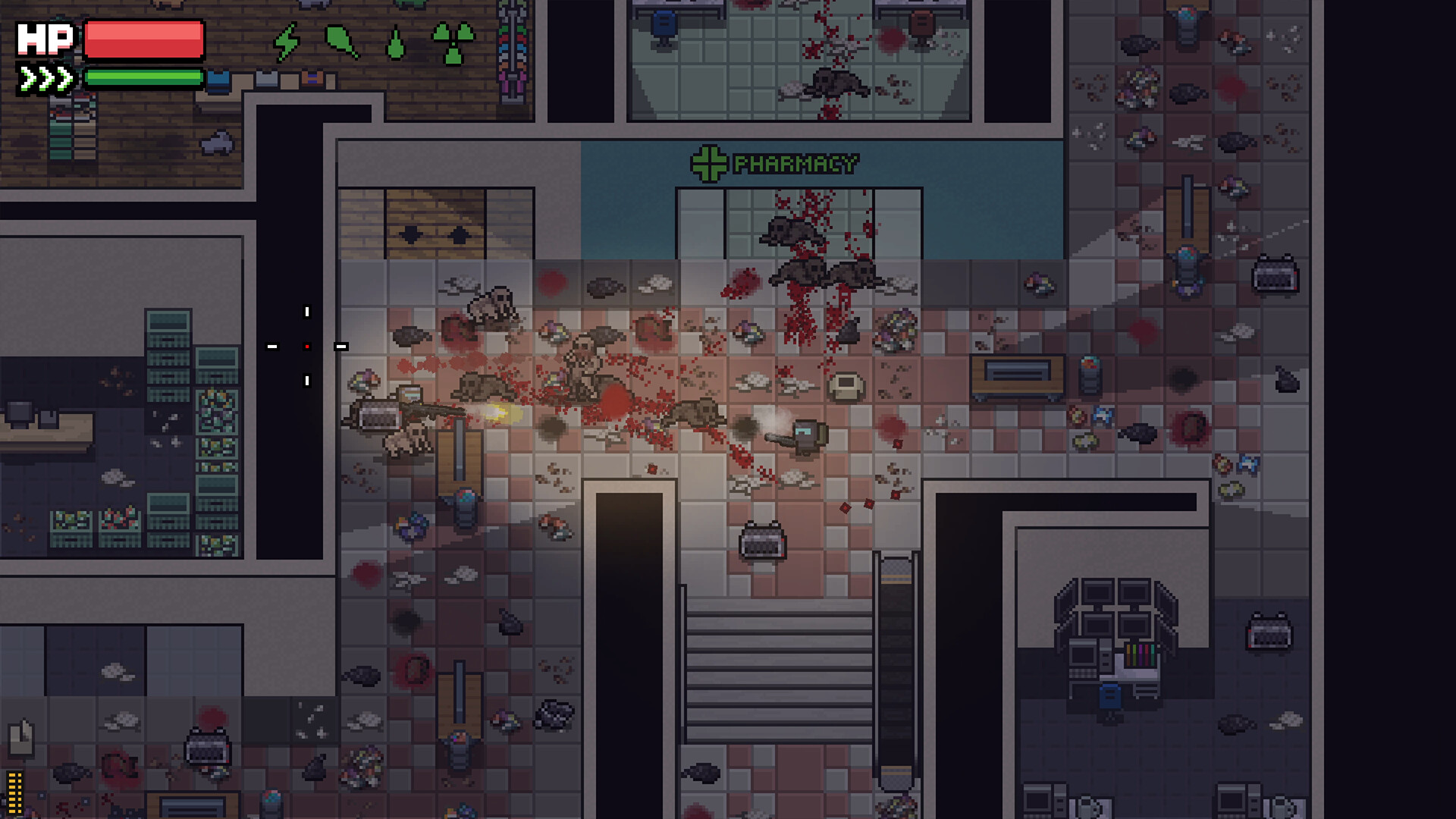Image resolution: width=1456 pixels, height=819 pixels.
Task: Click the green pharmacy cross icon
Action: pyautogui.click(x=709, y=162)
